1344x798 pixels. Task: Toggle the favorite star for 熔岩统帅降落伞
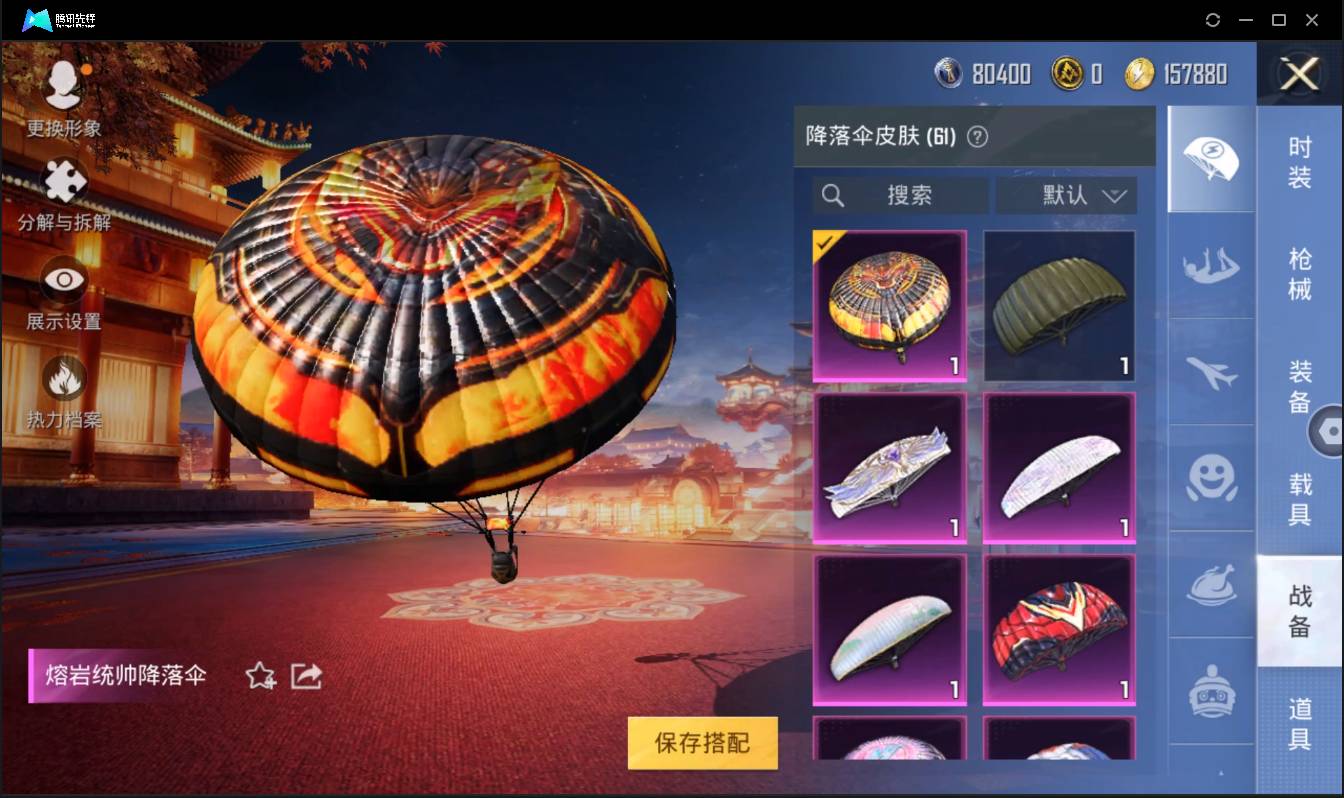258,676
